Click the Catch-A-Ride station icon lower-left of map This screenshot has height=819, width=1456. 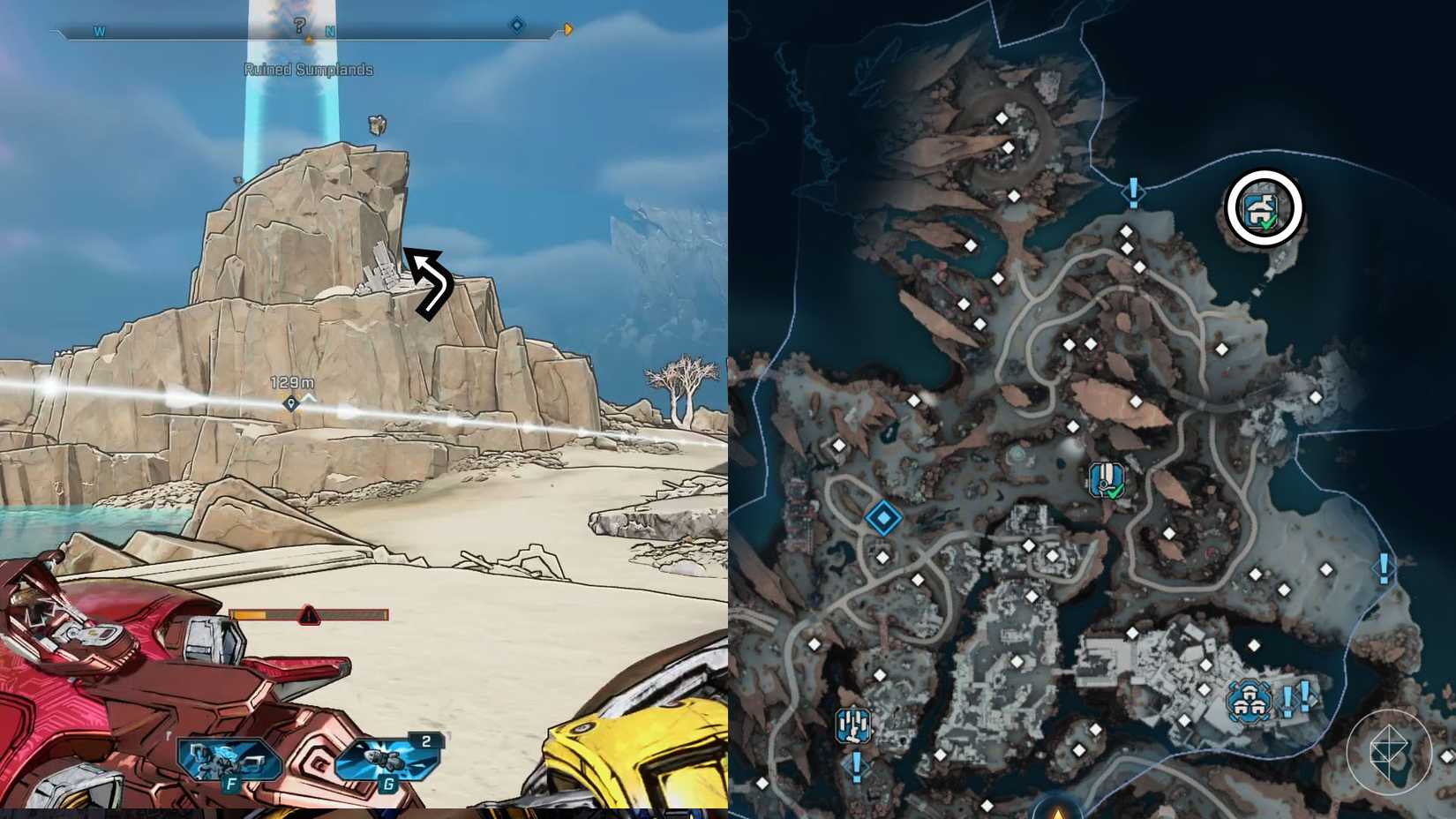853,724
